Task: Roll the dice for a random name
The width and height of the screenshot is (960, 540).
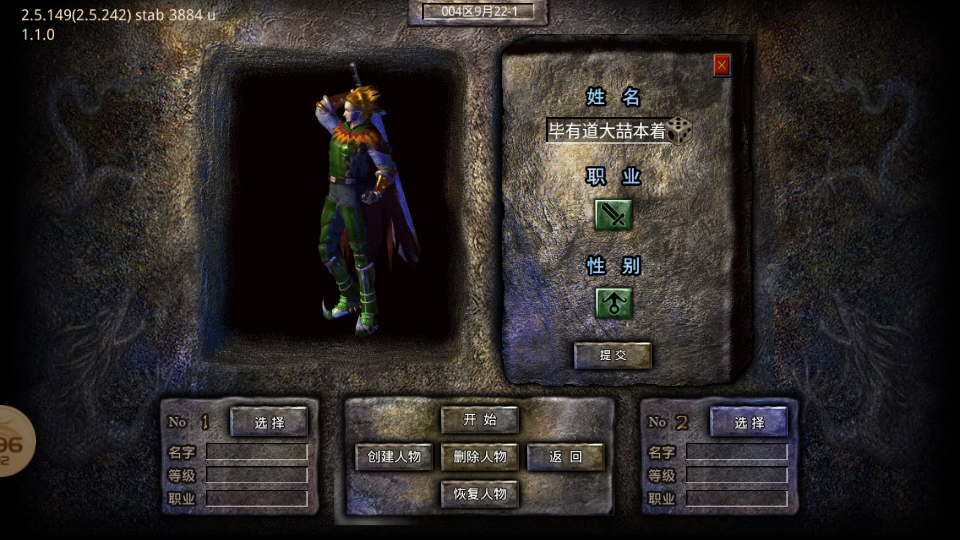Action: (x=680, y=129)
